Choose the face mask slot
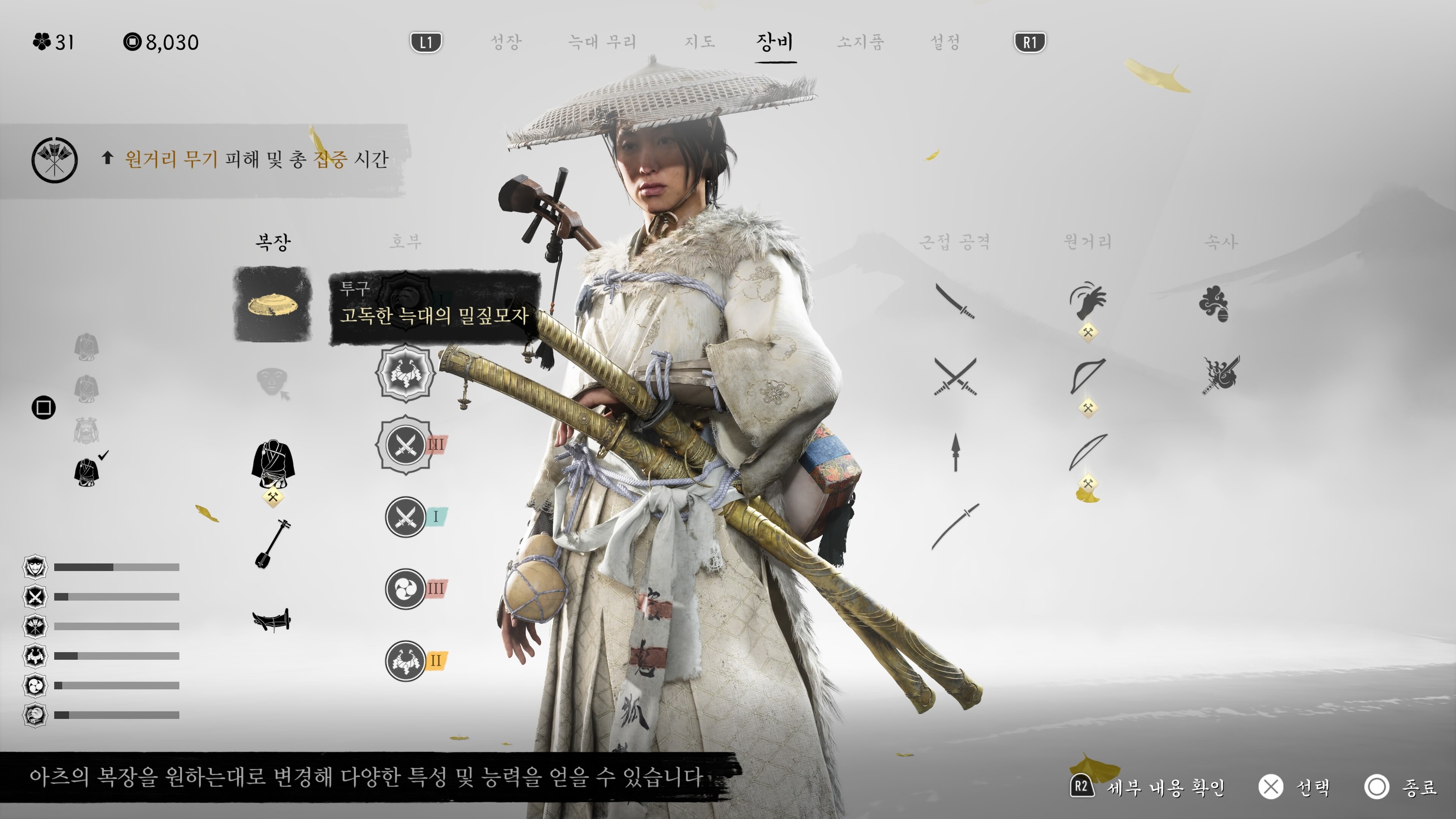The height and width of the screenshot is (819, 1456). pos(273,383)
